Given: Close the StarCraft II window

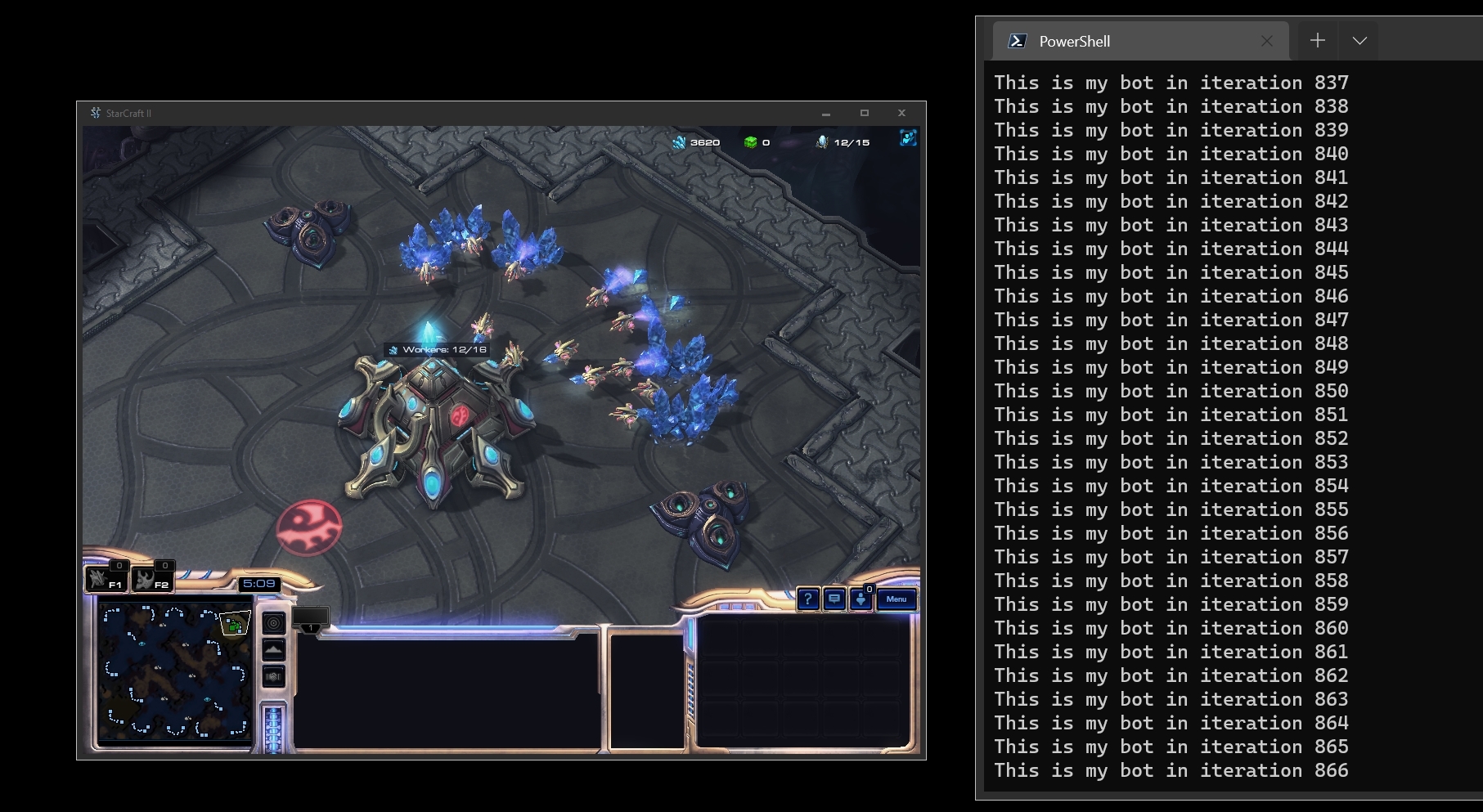Looking at the screenshot, I should point(901,114).
